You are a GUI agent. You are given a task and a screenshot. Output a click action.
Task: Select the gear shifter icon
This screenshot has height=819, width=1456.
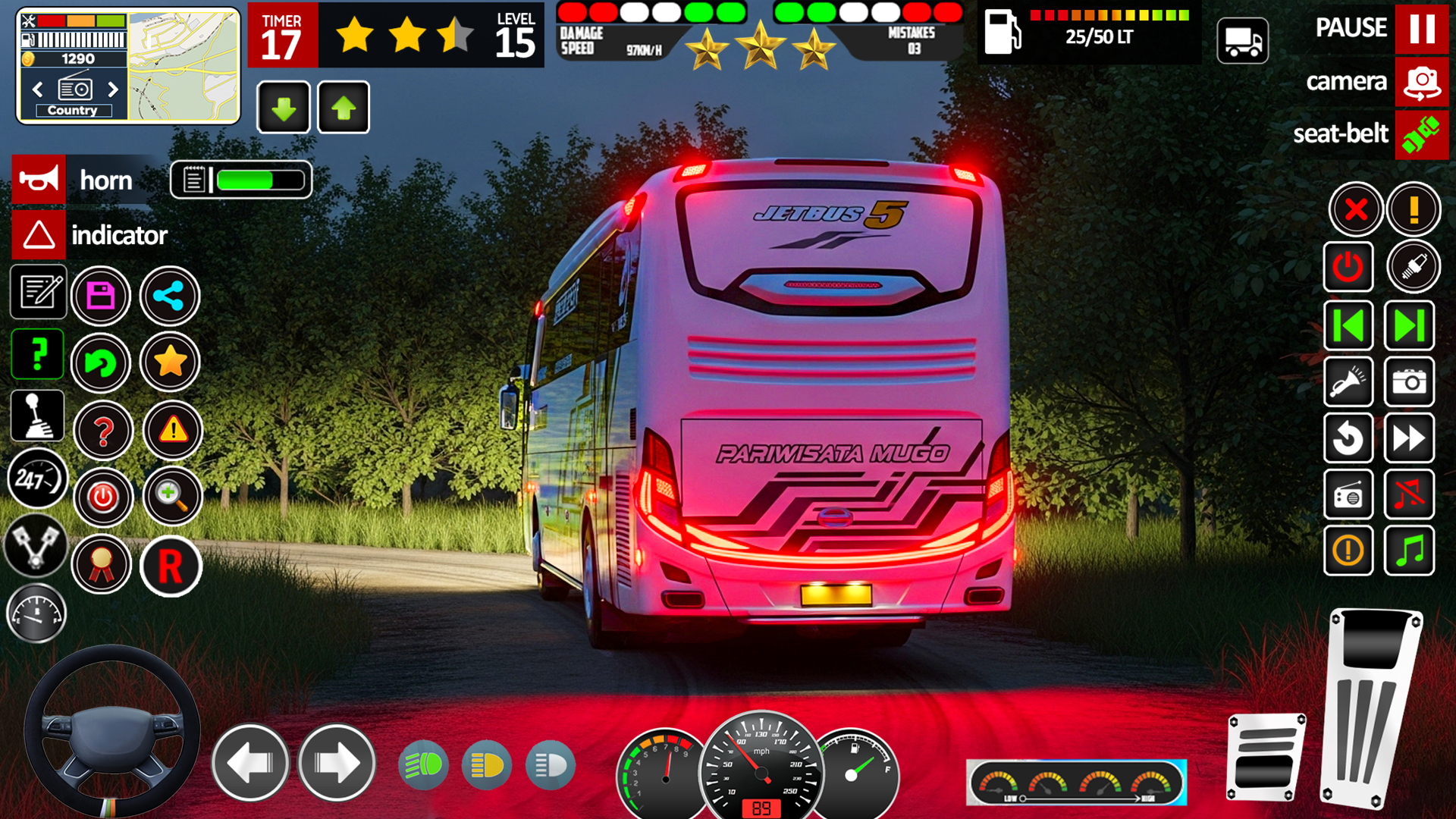[x=37, y=415]
